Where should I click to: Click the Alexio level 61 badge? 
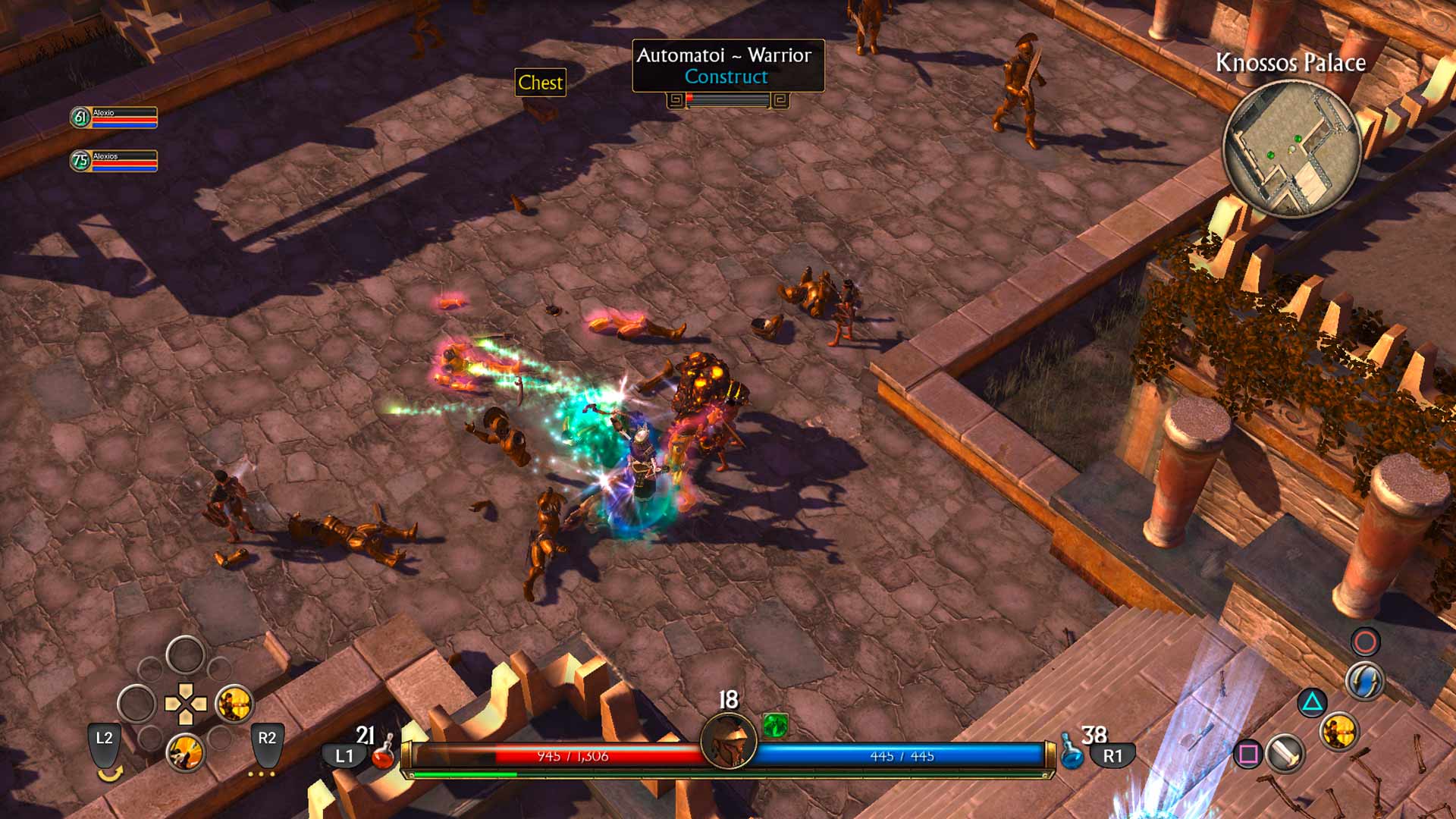point(79,118)
